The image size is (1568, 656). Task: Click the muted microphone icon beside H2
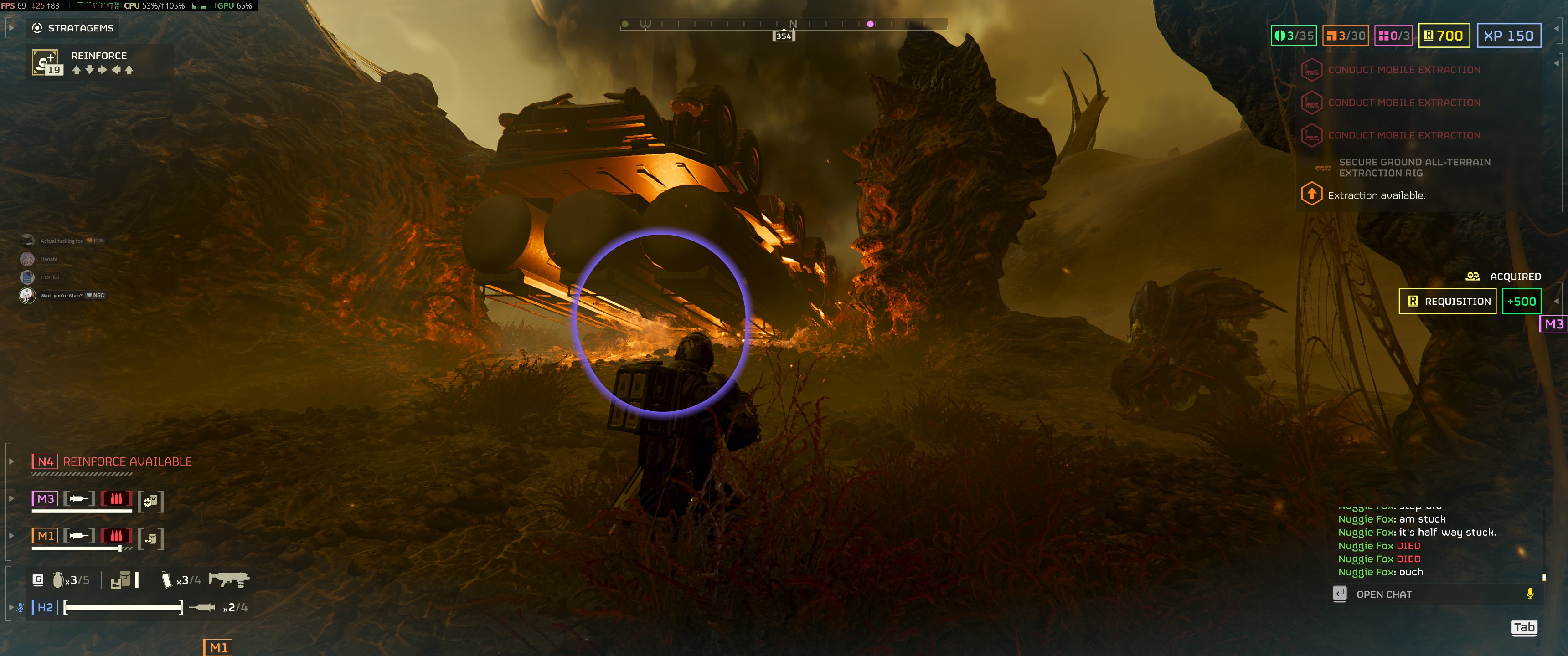point(21,607)
